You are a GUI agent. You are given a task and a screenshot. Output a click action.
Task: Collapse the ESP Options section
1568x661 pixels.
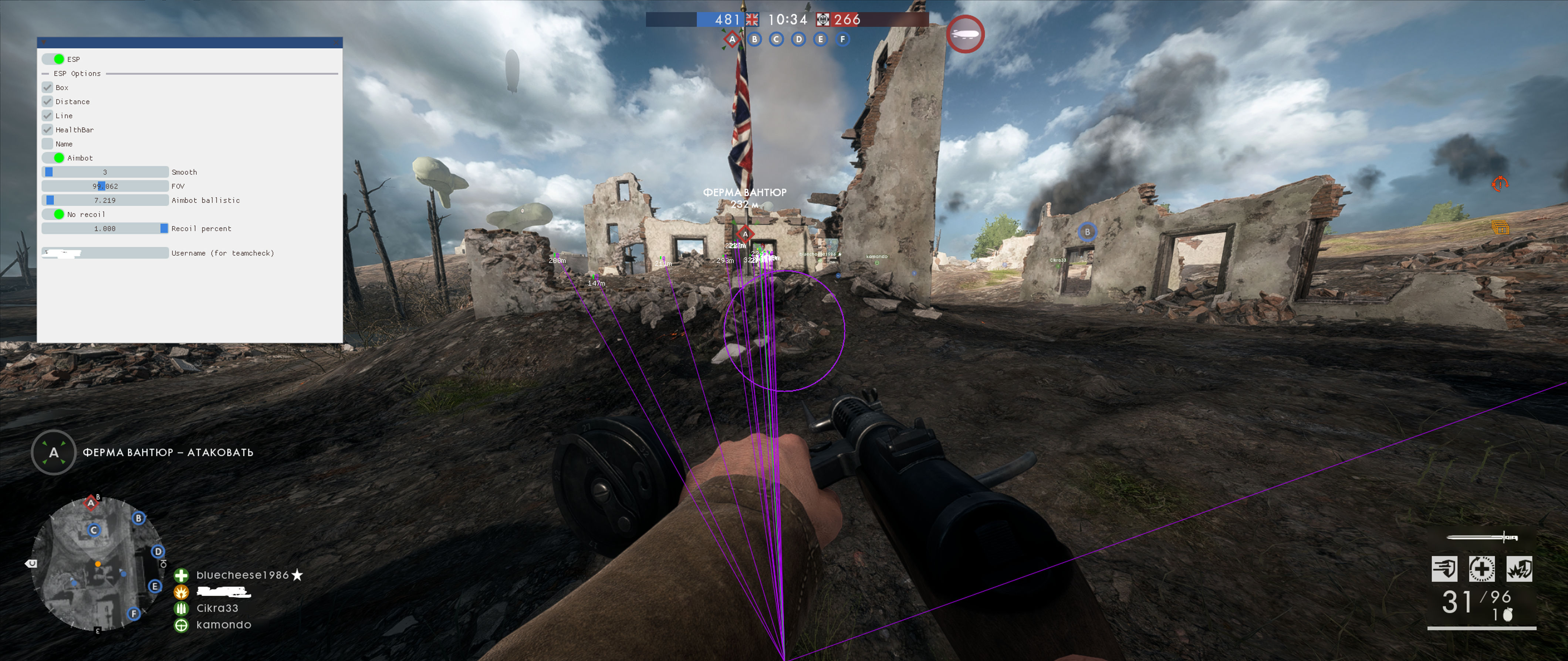point(45,74)
